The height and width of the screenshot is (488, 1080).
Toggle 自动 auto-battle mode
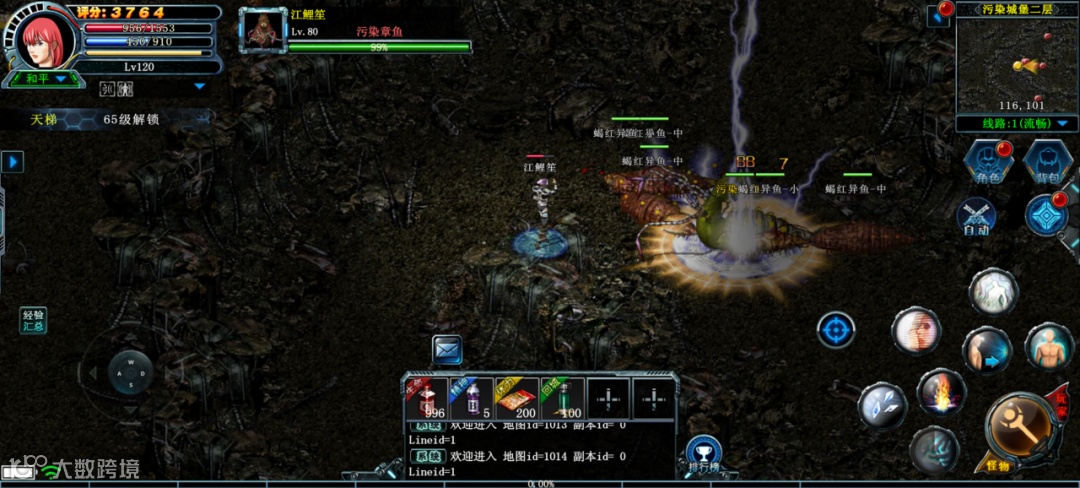coord(976,216)
